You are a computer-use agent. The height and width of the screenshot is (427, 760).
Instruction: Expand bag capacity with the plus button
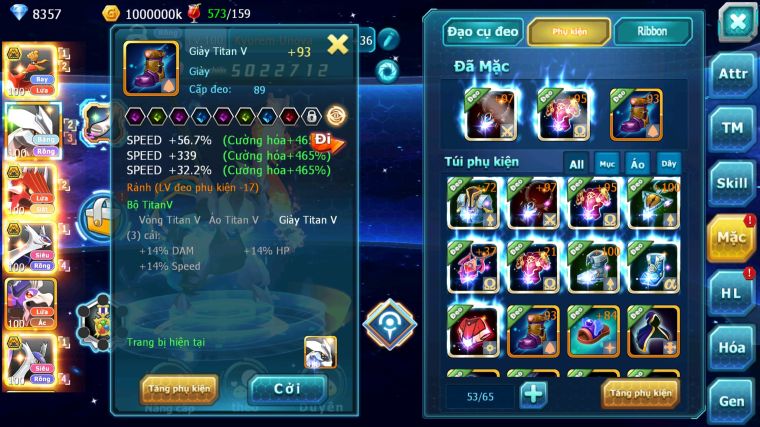[534, 394]
